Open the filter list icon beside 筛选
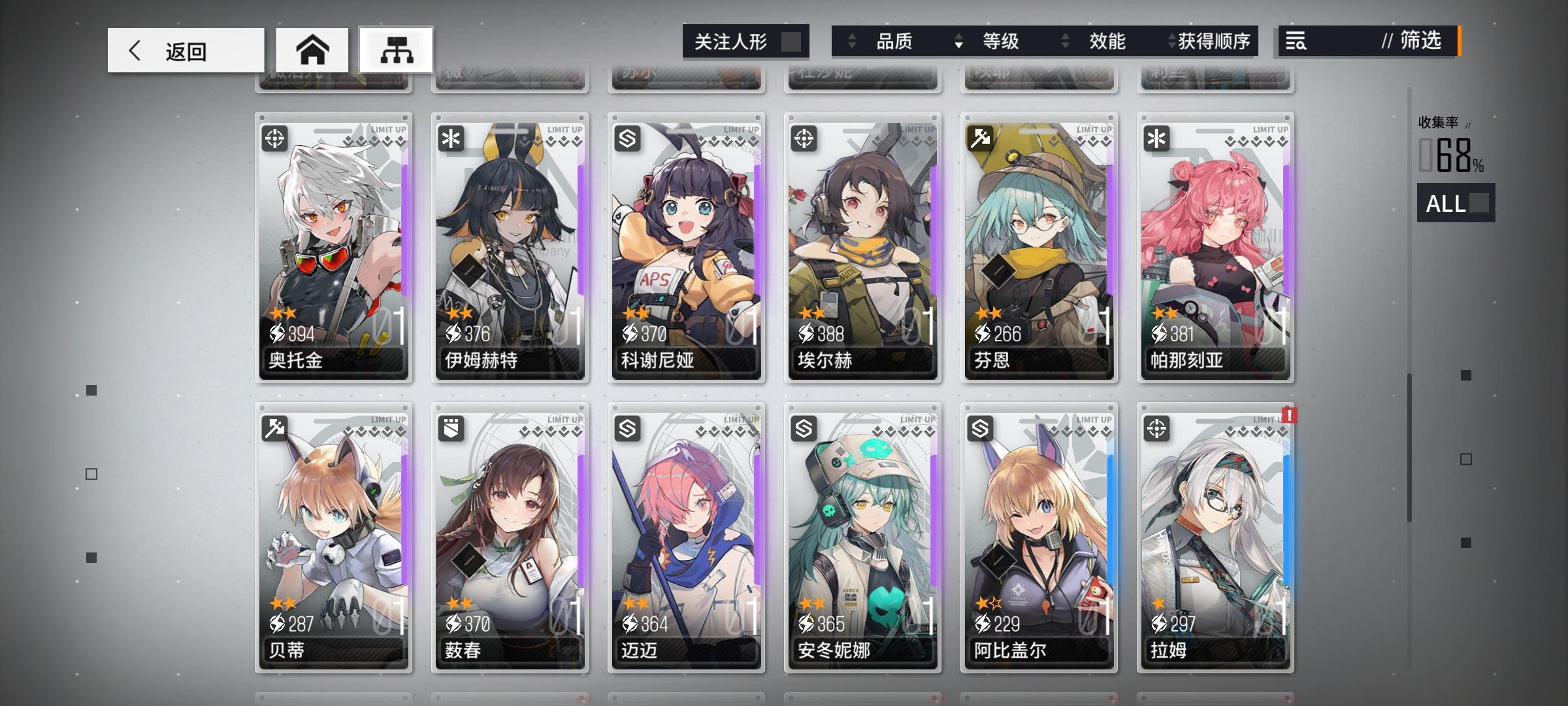Screen dimensions: 1568x706 (x=1296, y=41)
